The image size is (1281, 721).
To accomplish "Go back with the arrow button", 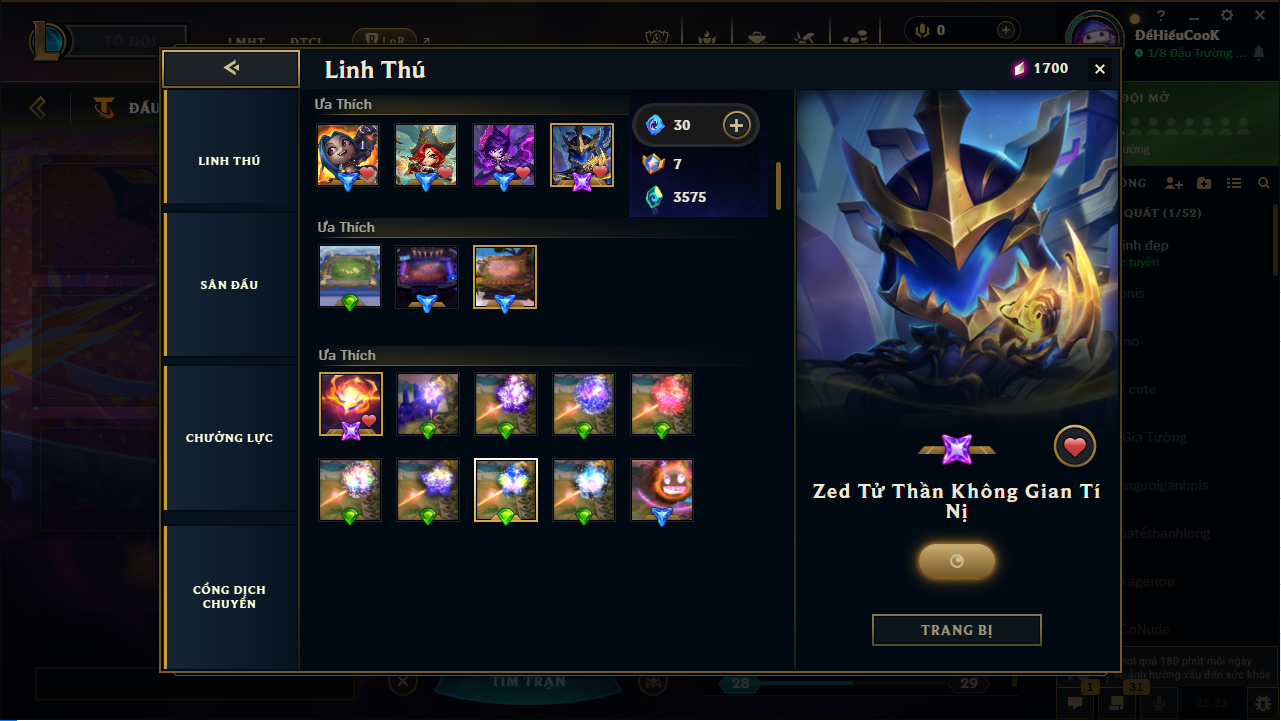I will [x=231, y=68].
